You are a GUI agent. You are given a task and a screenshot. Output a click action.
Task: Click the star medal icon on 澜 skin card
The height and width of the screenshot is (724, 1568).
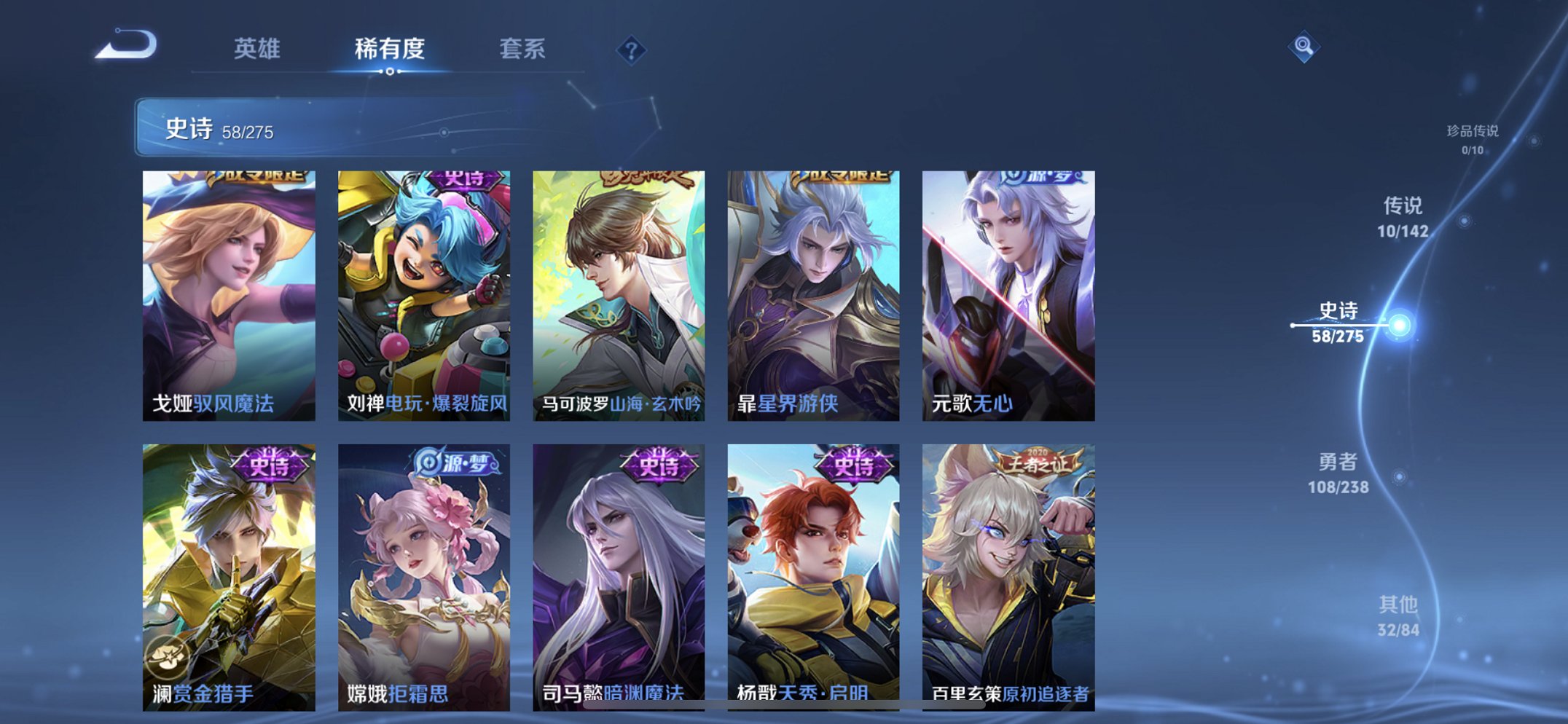coord(169,656)
